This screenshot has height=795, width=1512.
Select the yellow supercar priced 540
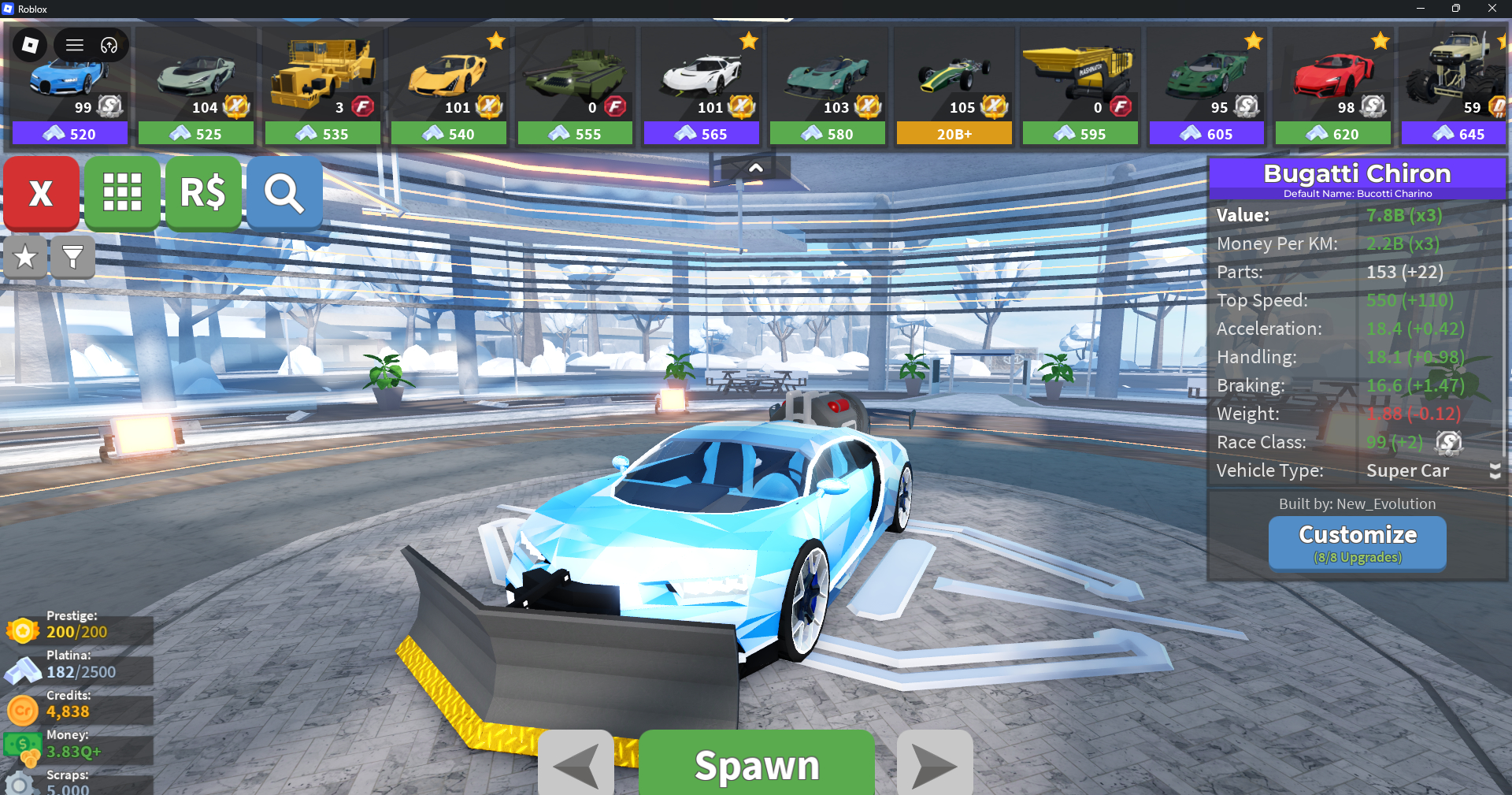[449, 87]
